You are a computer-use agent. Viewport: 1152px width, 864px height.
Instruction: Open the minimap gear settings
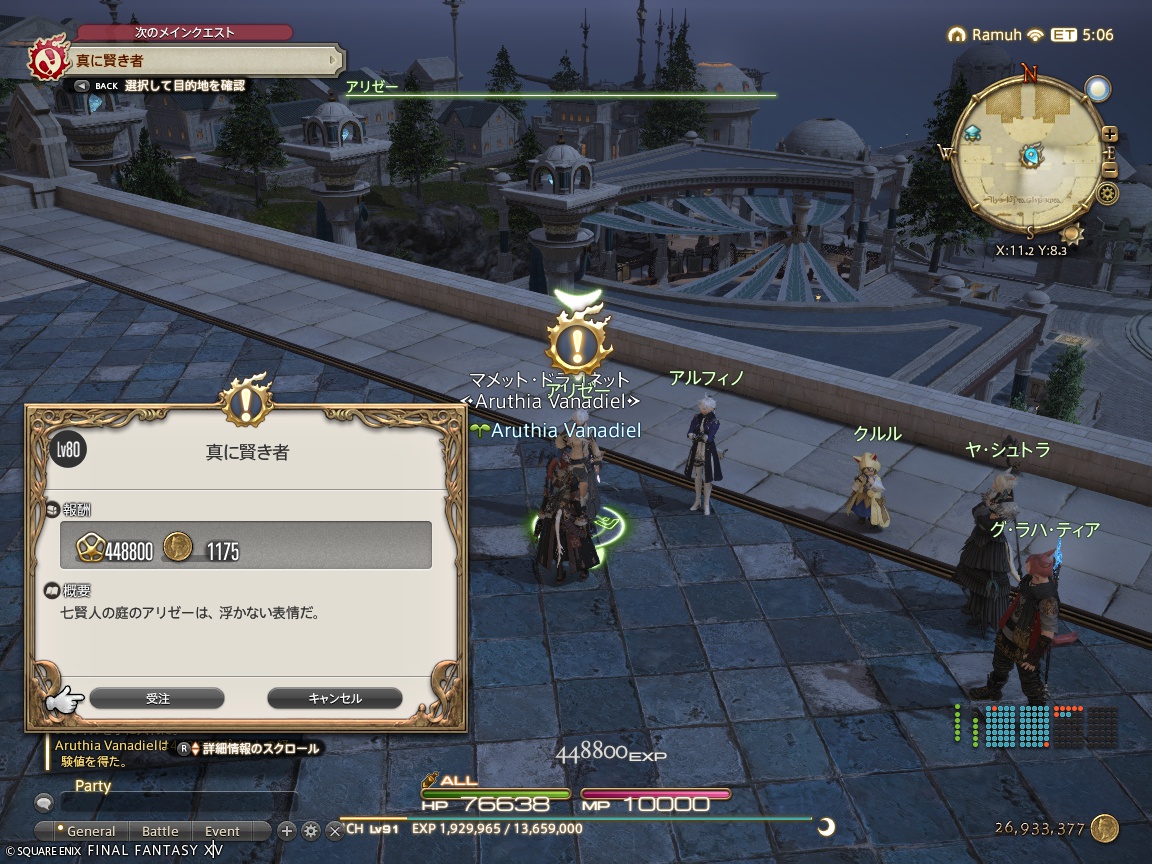click(x=1107, y=194)
